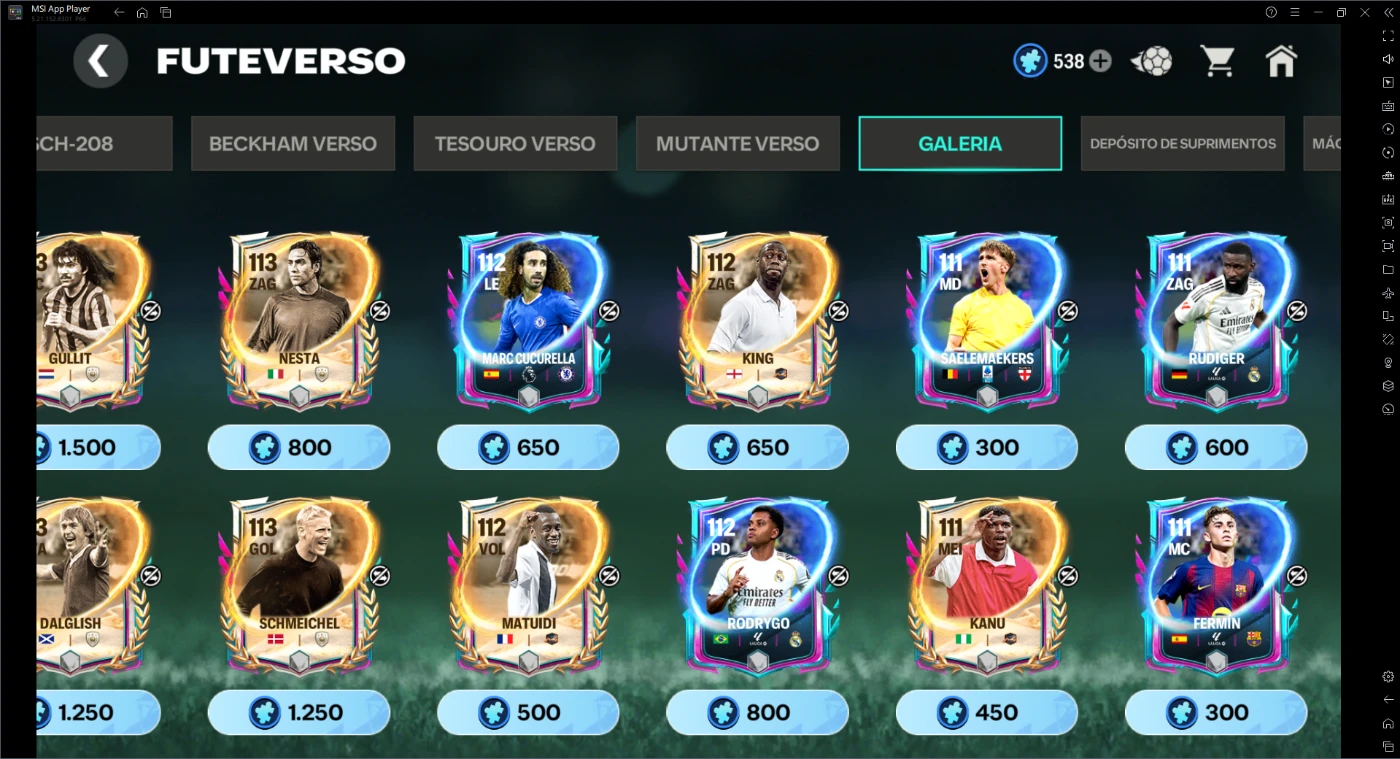Open the emulator volume control
The height and width of the screenshot is (759, 1400).
(x=1388, y=58)
